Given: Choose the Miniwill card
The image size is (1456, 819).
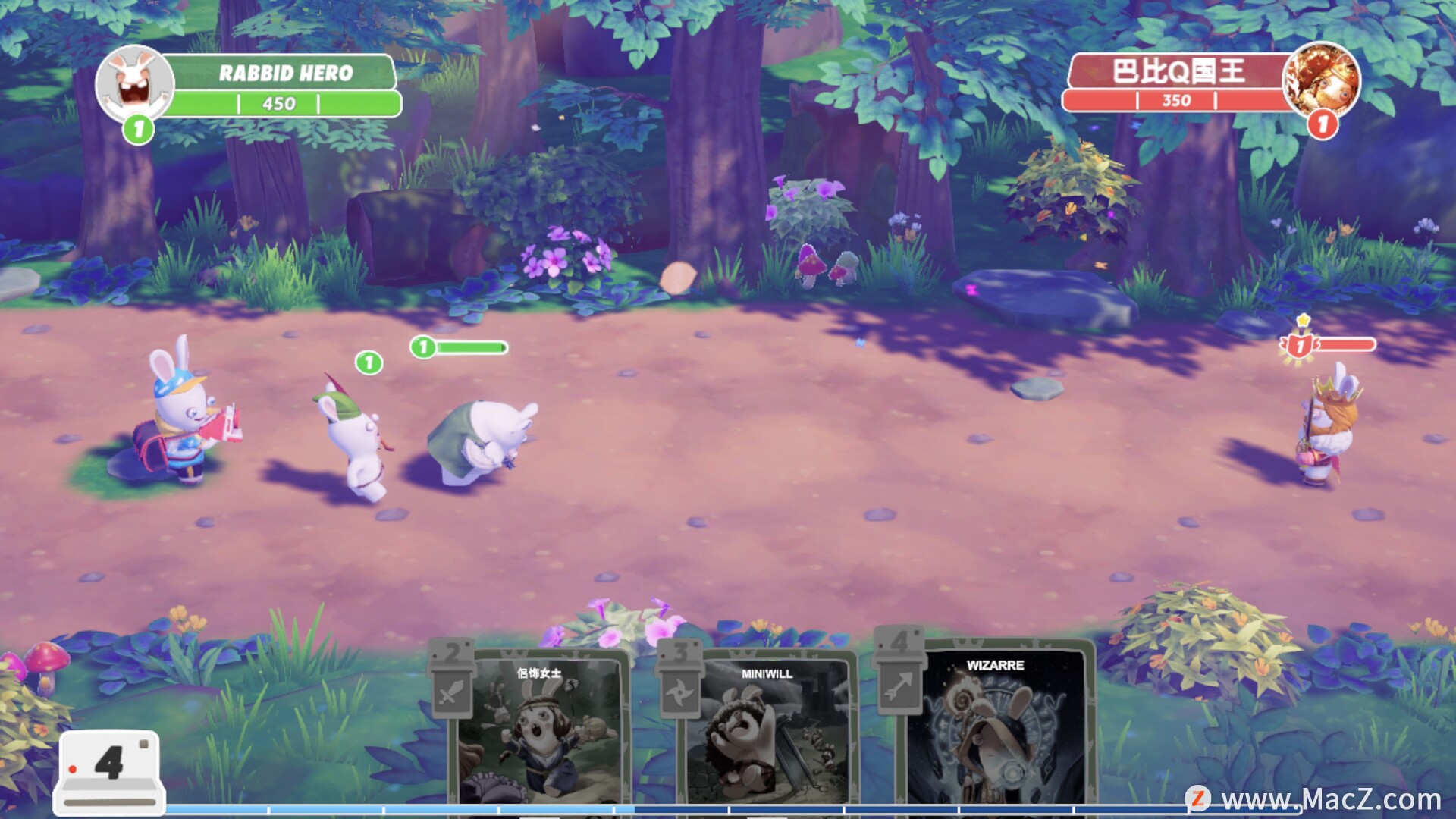Looking at the screenshot, I should coord(766,732).
